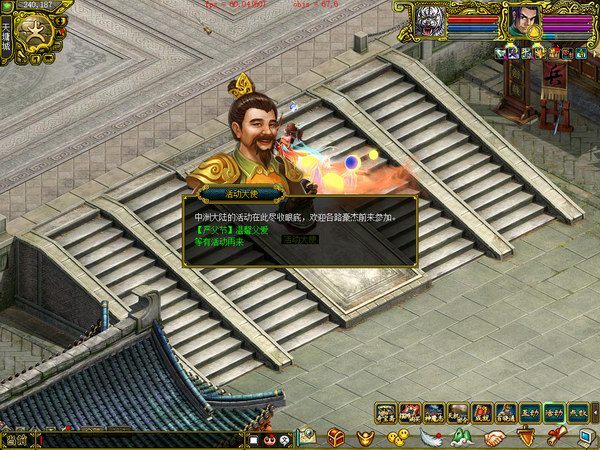Open the shield and sword icon
The image size is (600, 450).
click(x=525, y=437)
